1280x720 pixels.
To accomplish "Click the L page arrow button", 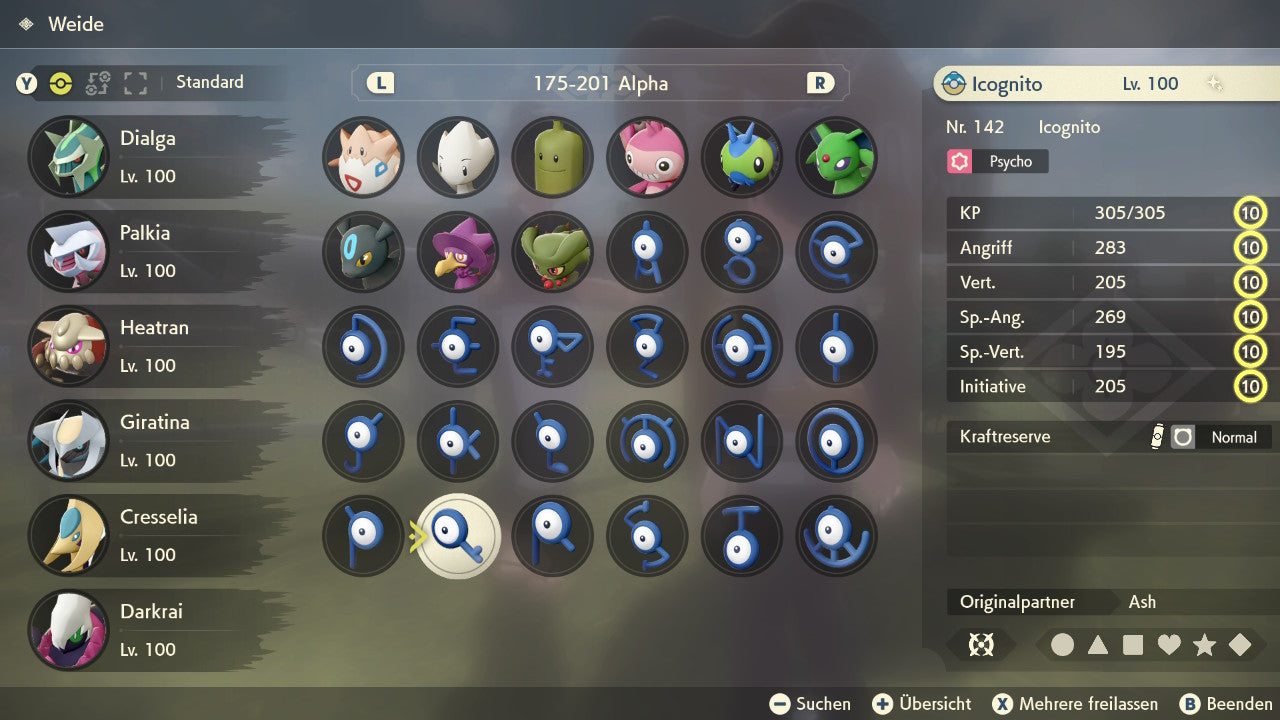I will 378,84.
